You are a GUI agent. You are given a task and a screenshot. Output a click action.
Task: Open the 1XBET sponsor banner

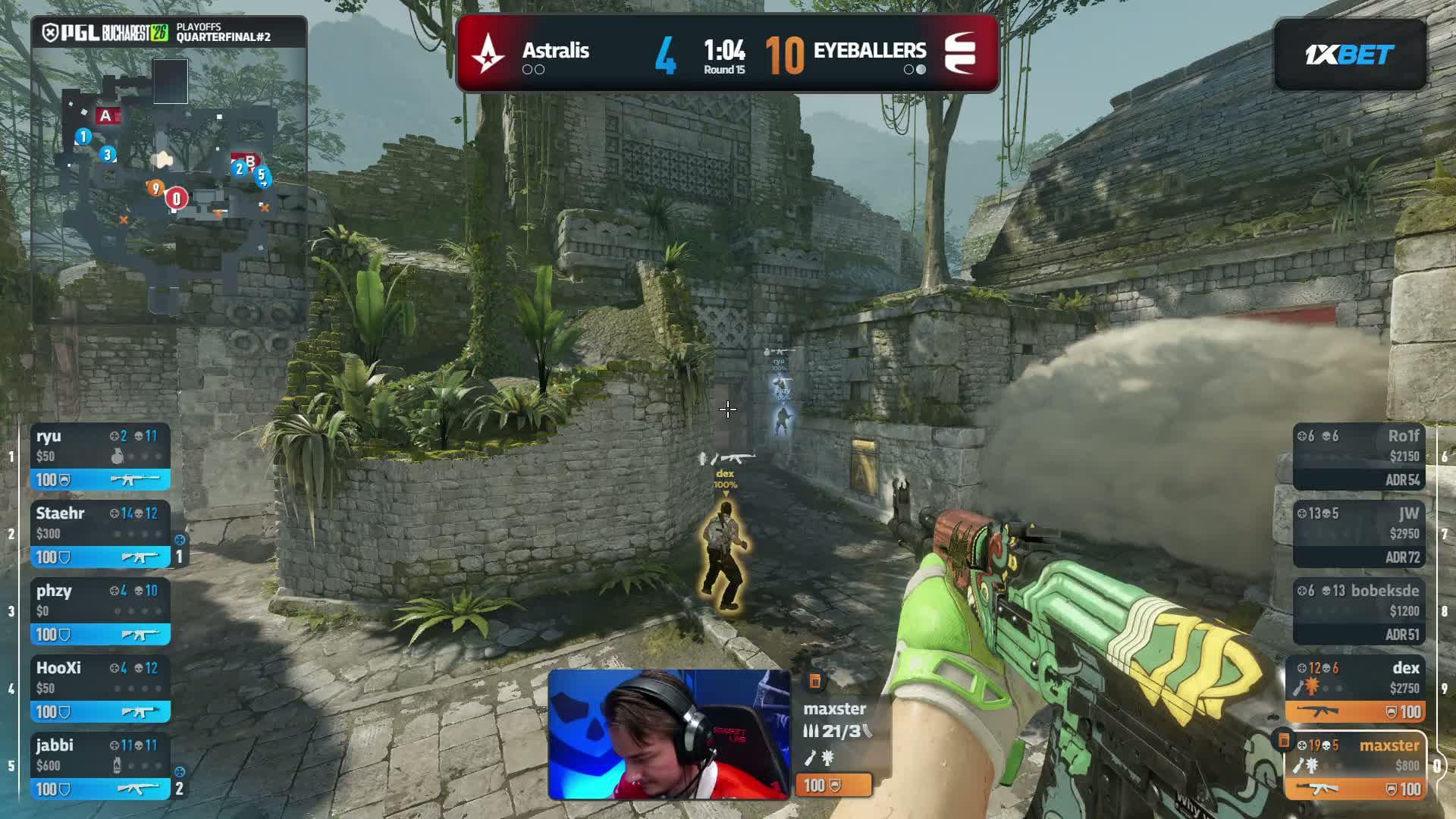[x=1350, y=55]
